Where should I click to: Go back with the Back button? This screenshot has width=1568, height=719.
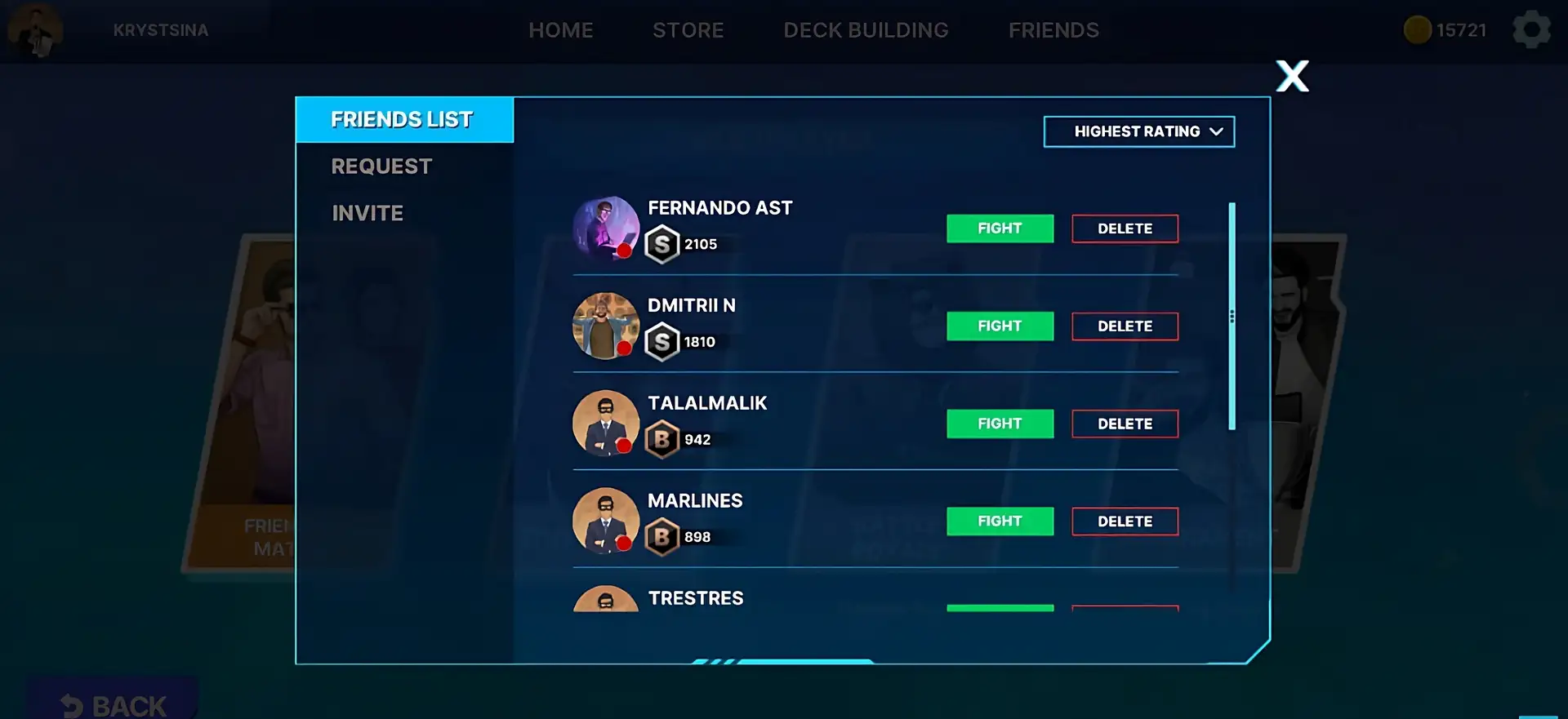tap(114, 703)
